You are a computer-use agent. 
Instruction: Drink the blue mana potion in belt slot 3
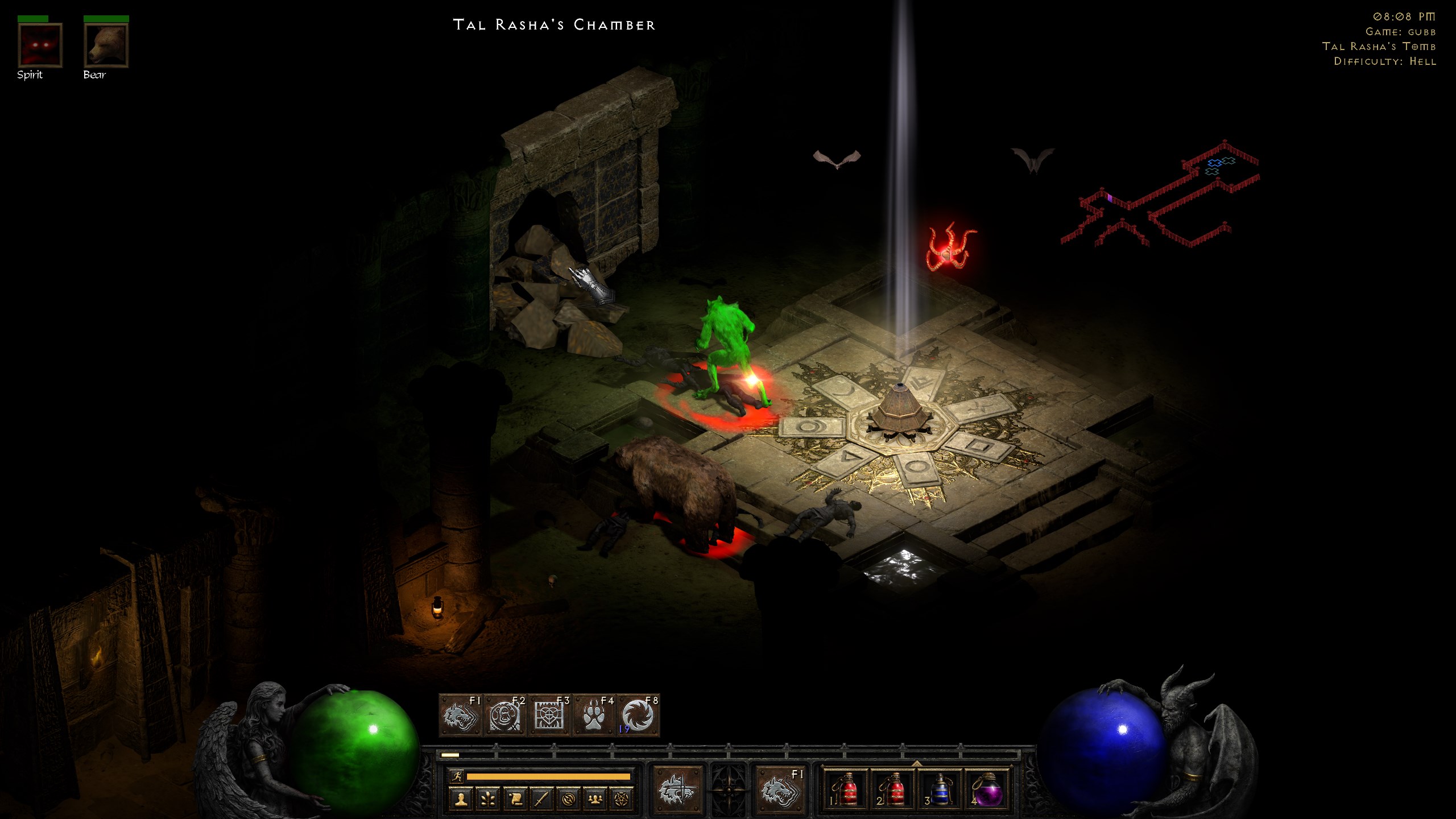(940, 789)
